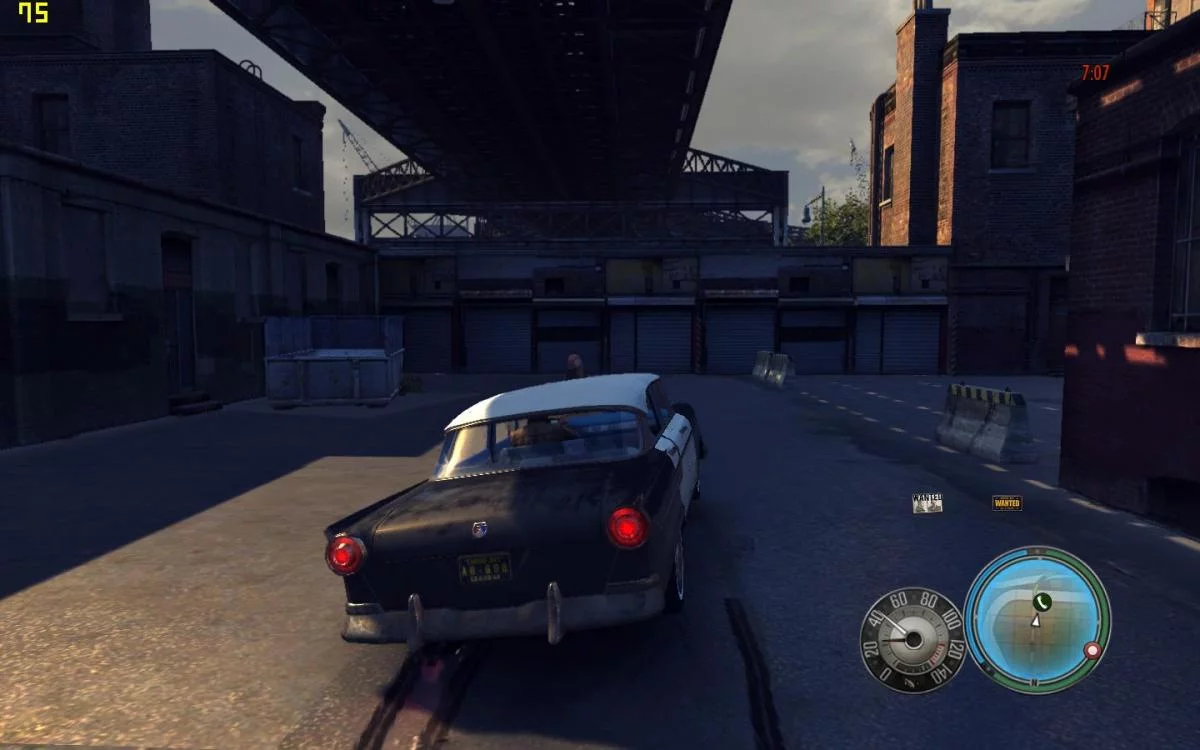
Task: Select the green phone marker on minimap
Action: pos(1042,601)
